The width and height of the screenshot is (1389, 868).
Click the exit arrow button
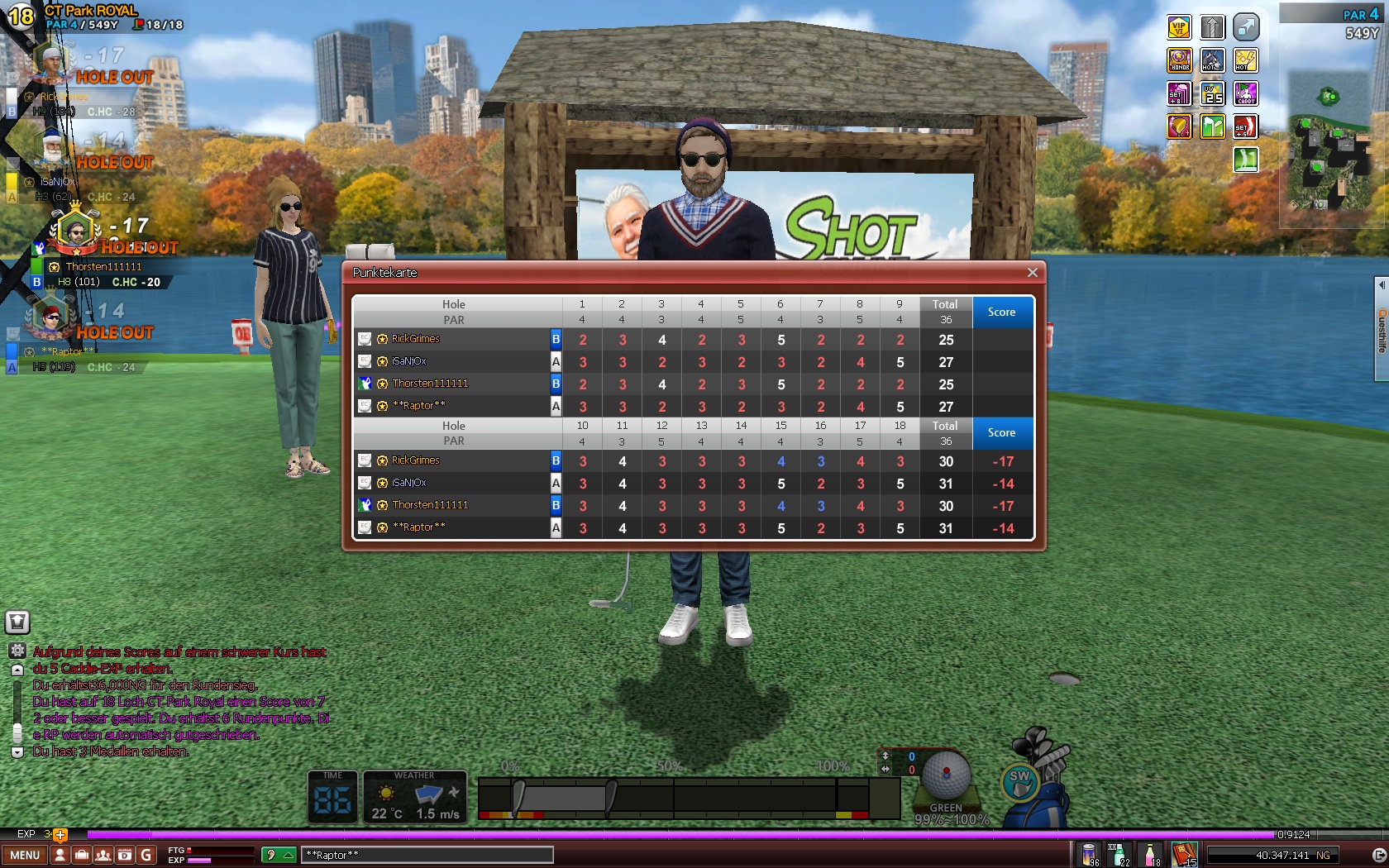point(1378,855)
